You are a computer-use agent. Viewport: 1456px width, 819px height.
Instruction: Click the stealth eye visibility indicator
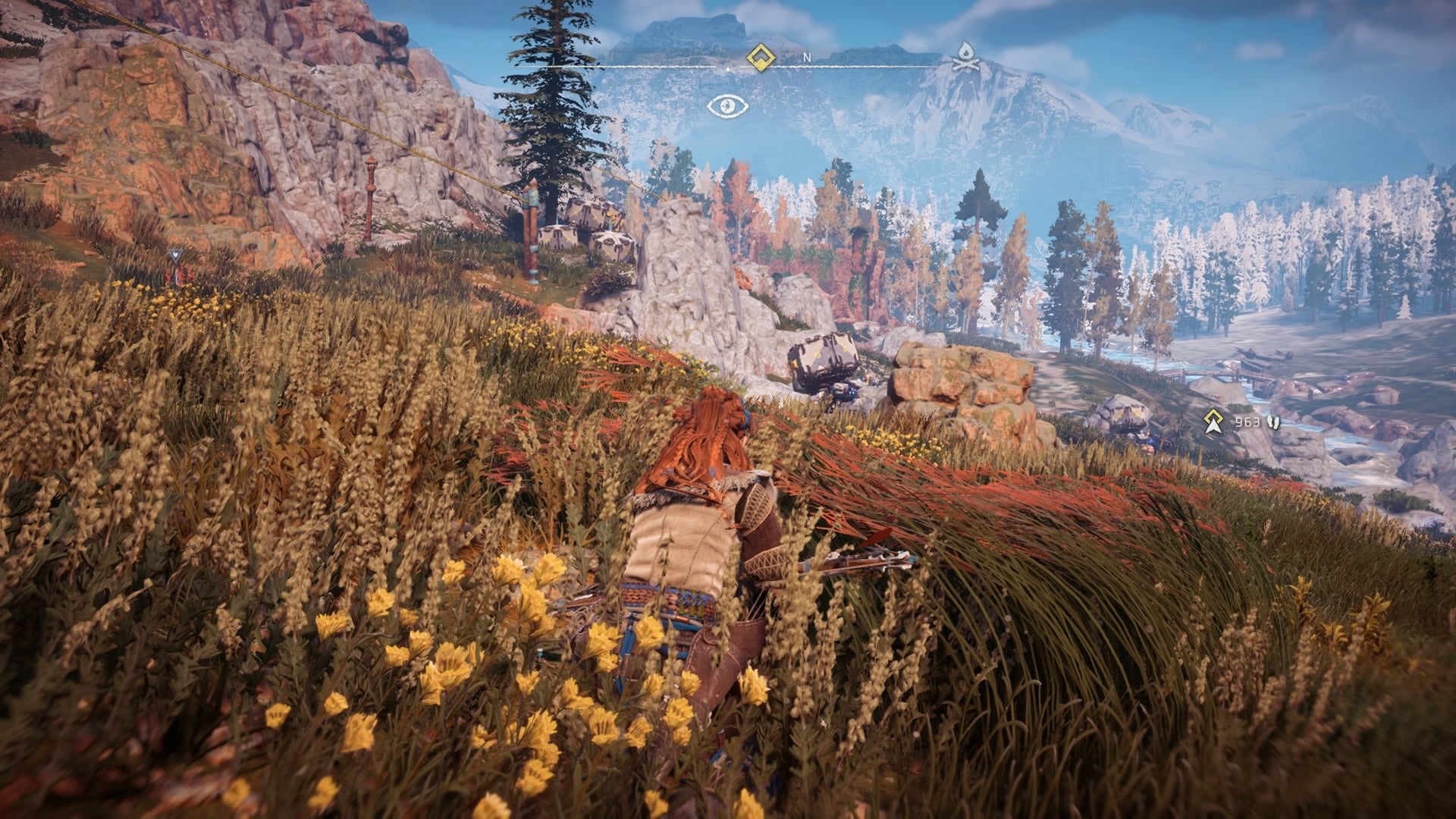728,106
